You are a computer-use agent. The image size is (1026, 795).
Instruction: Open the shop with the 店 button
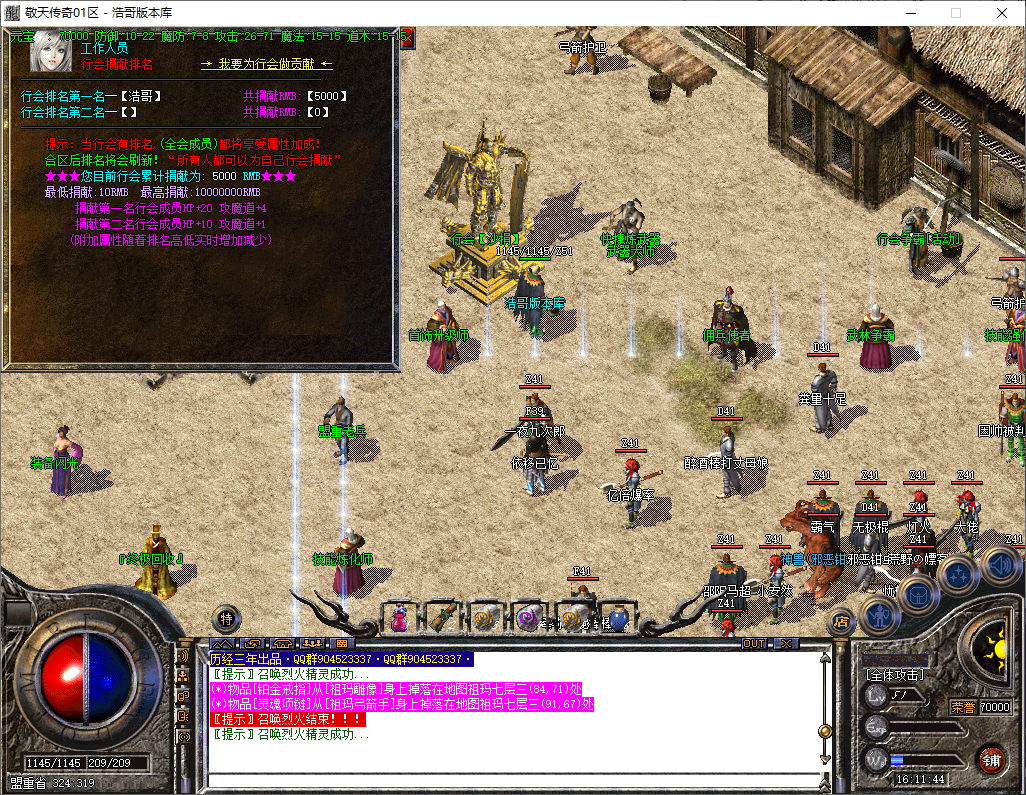point(841,620)
